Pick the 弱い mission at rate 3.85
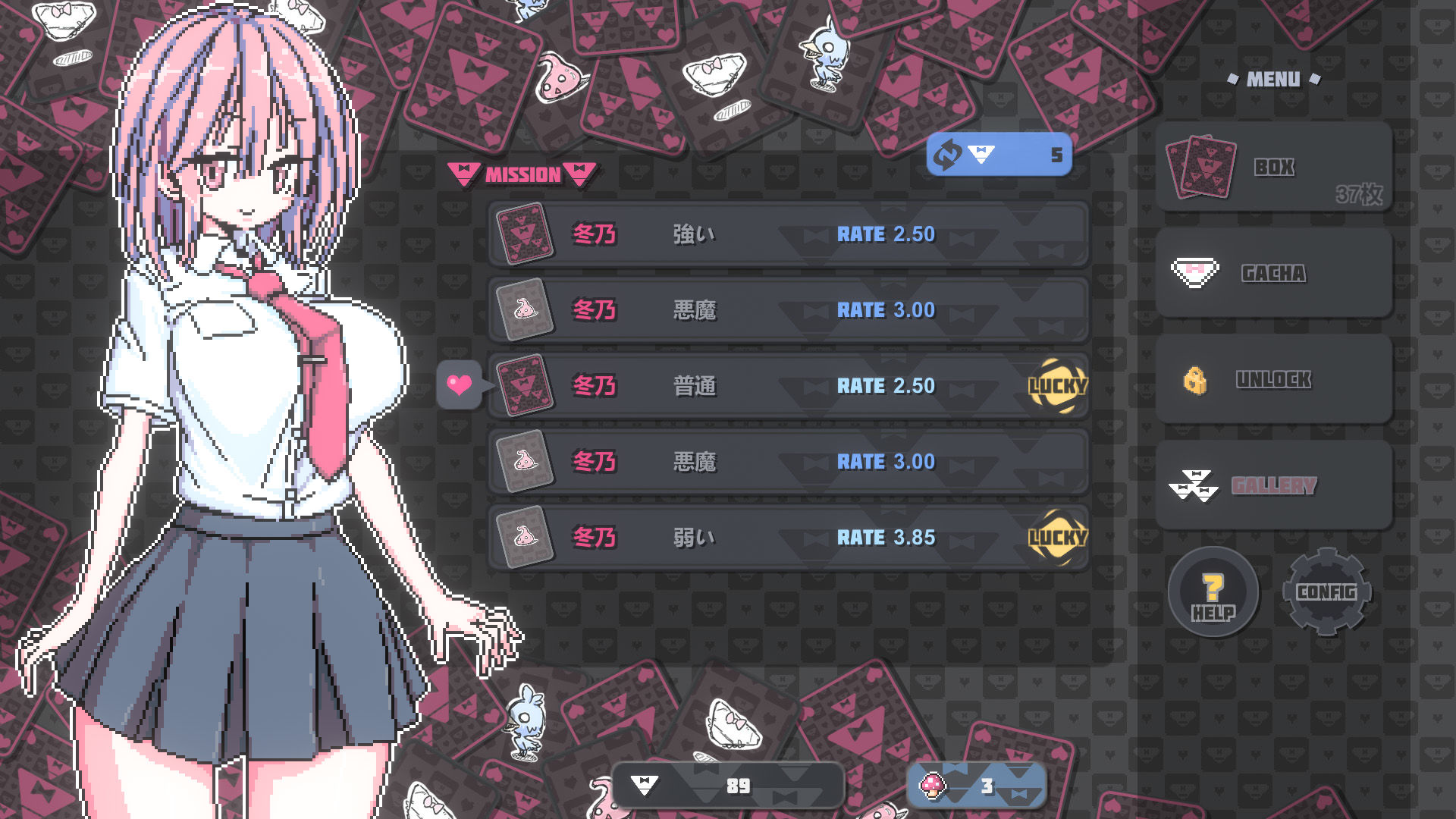Screen dimensions: 1456x819 click(x=789, y=538)
